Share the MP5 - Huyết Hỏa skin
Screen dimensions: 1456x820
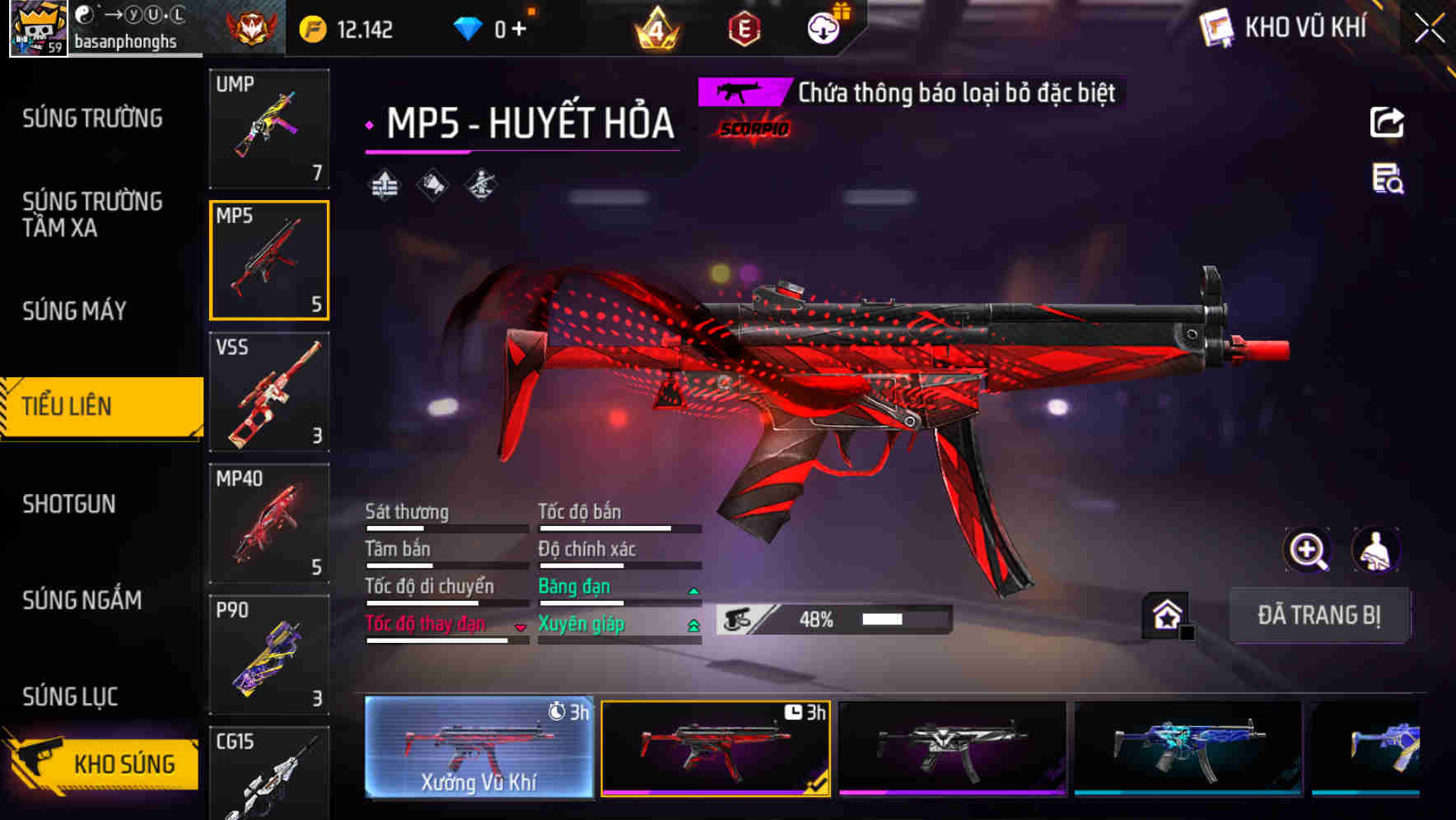[x=1388, y=122]
